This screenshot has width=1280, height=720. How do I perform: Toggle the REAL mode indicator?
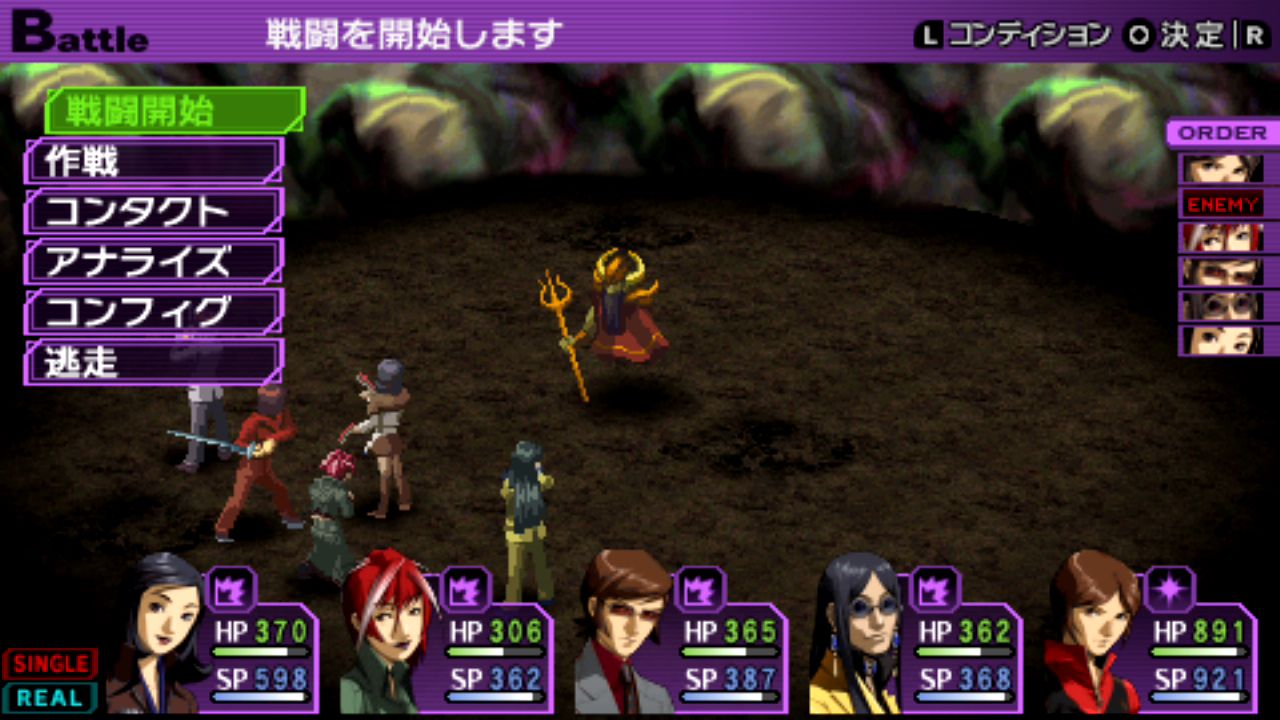click(50, 697)
